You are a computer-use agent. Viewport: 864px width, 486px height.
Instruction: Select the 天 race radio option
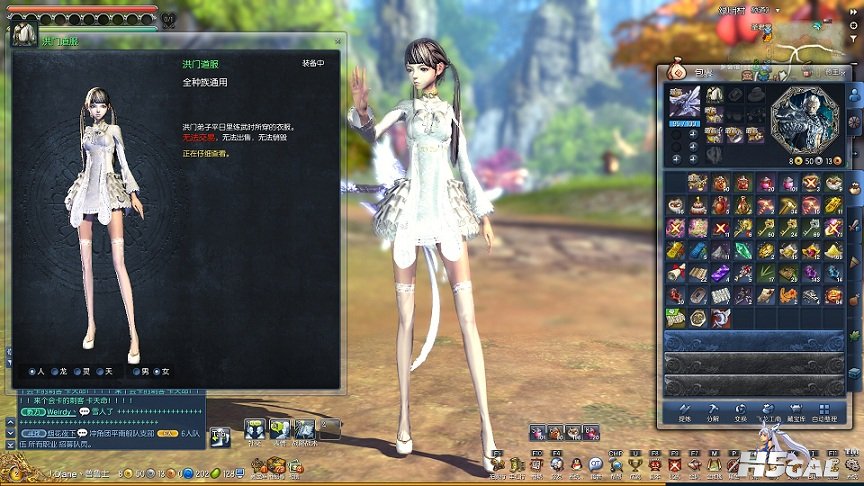coord(99,371)
